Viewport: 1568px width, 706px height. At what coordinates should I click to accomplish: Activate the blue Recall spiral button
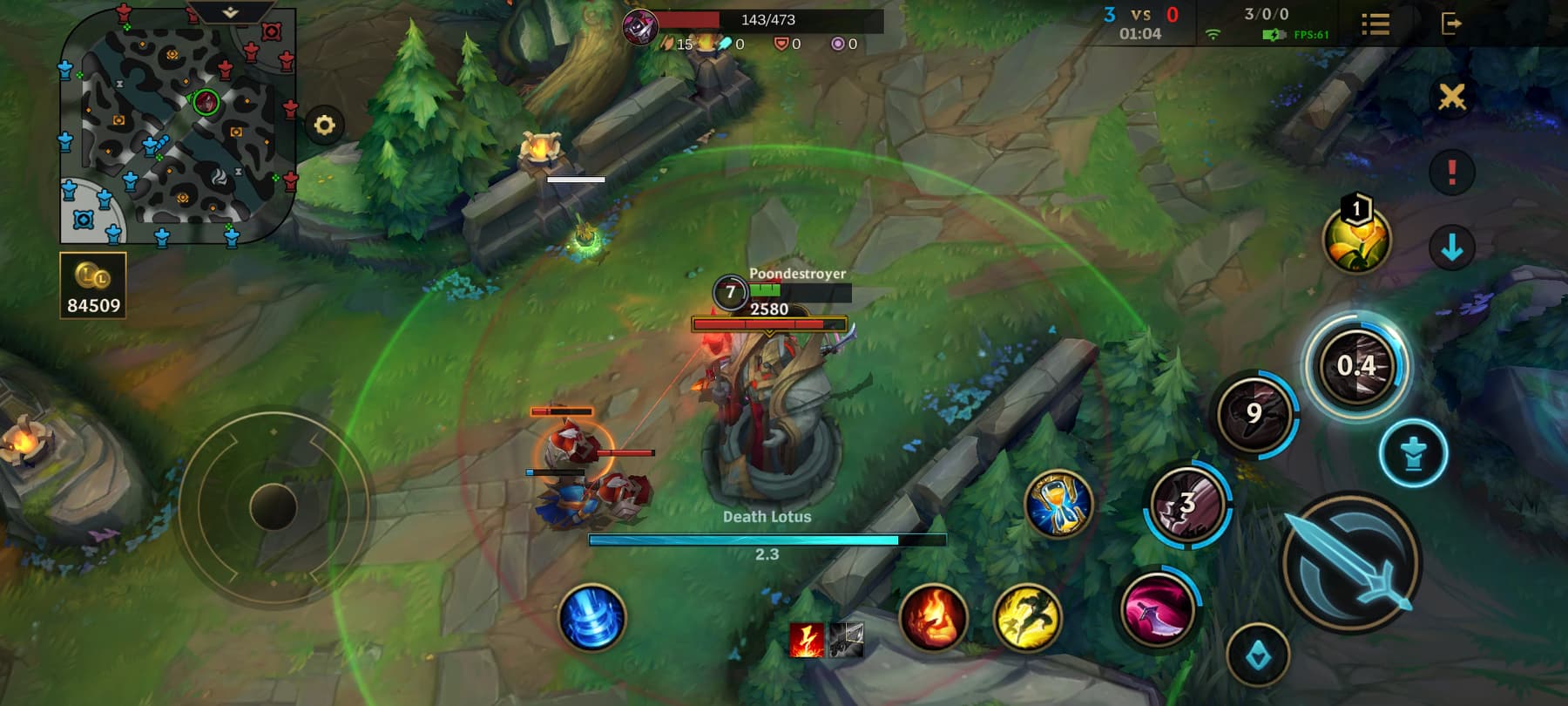pos(591,618)
